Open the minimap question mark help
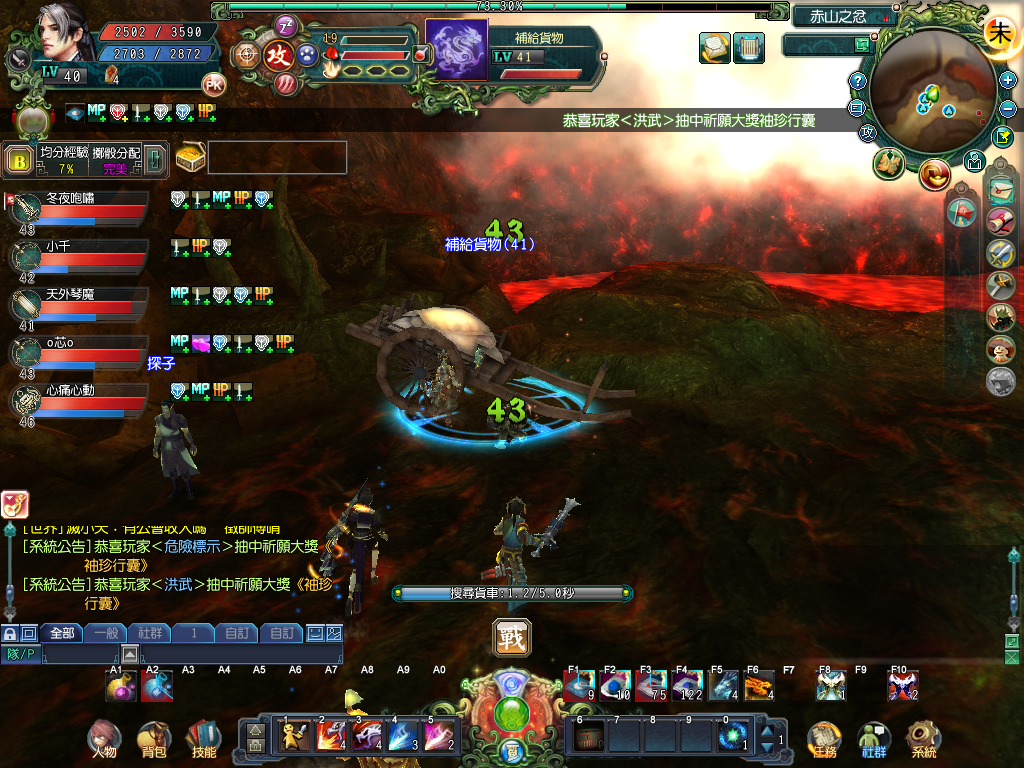 click(x=857, y=81)
